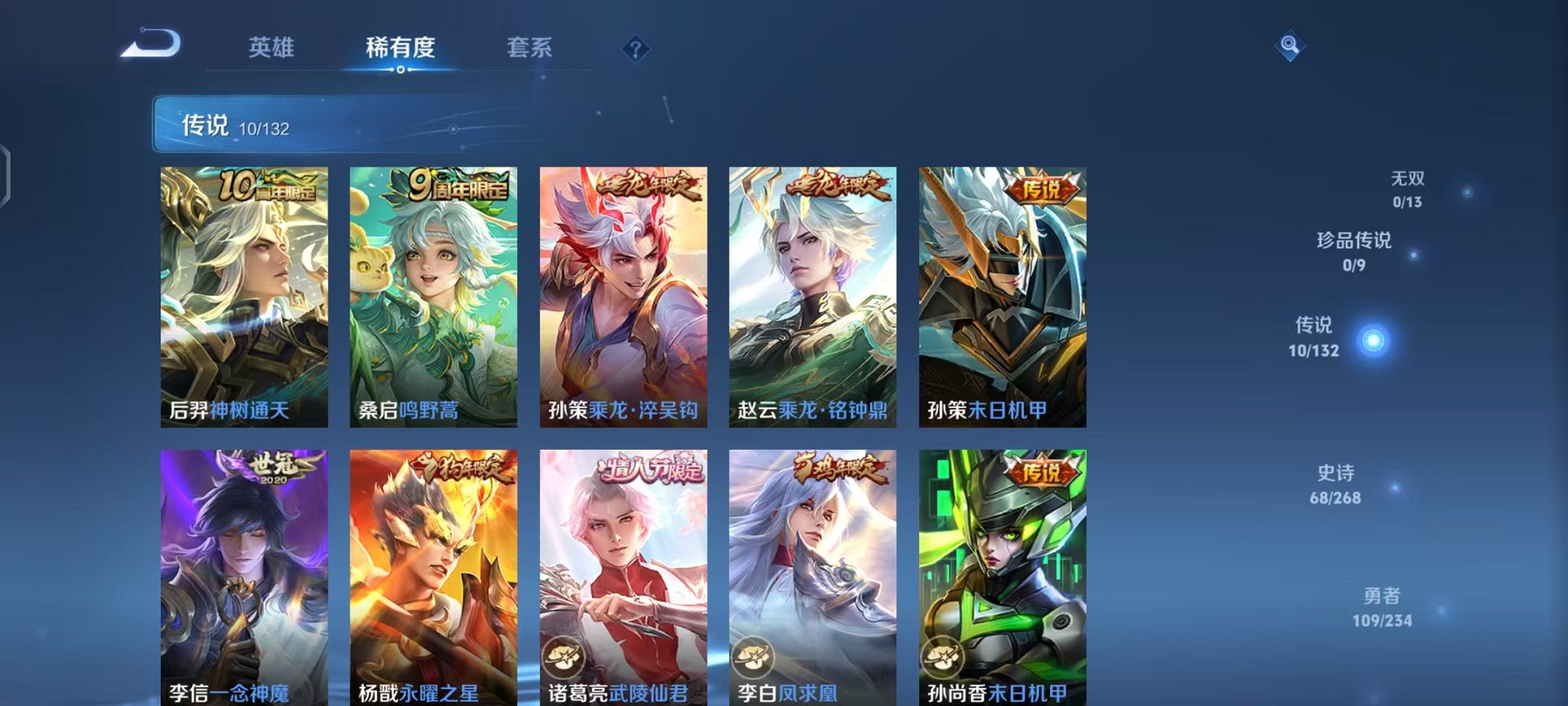
Task: Click the page indicator dot under 稀有度
Action: [399, 71]
